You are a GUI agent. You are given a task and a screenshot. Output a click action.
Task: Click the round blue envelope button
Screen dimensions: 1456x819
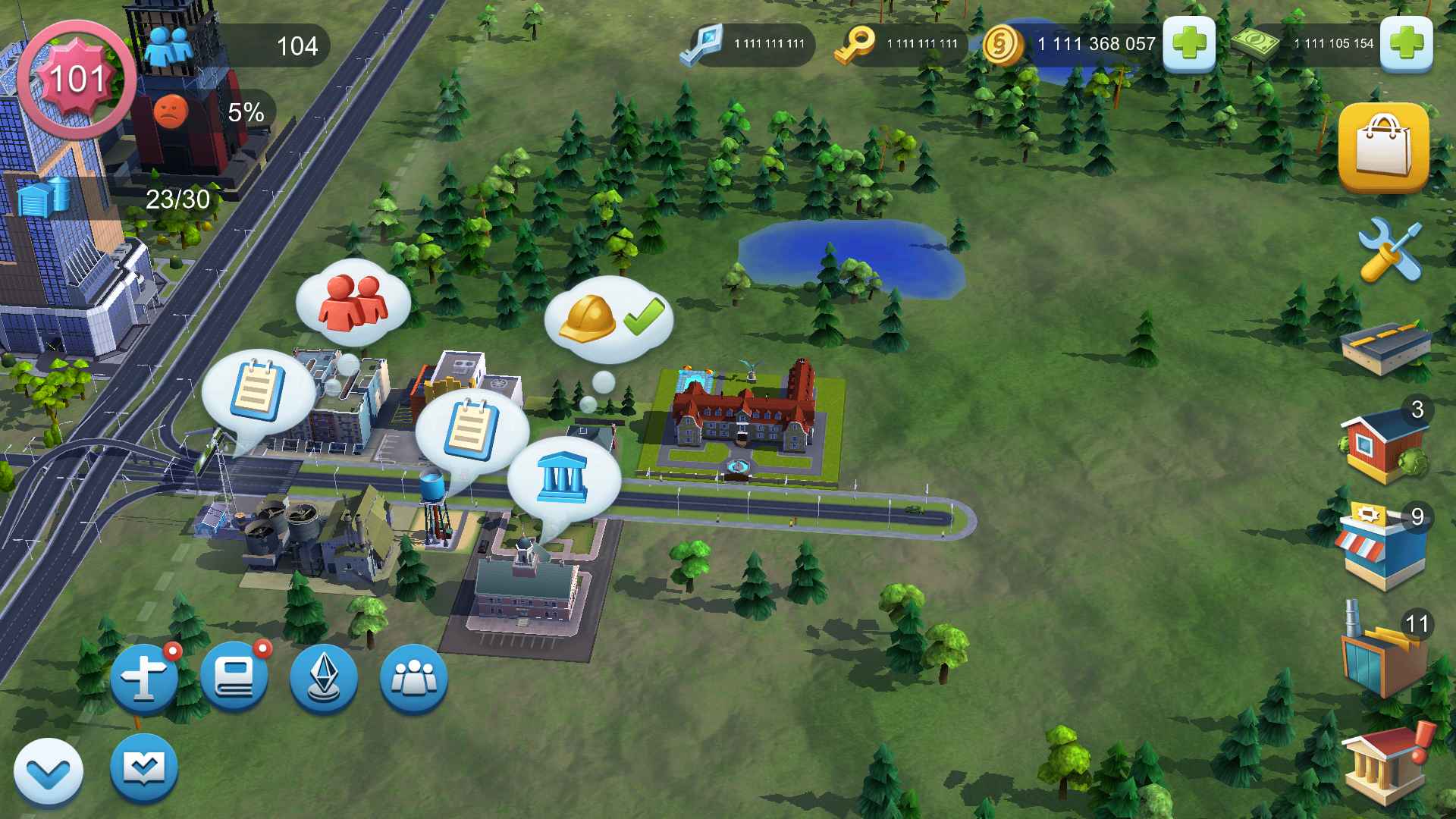coord(144,767)
